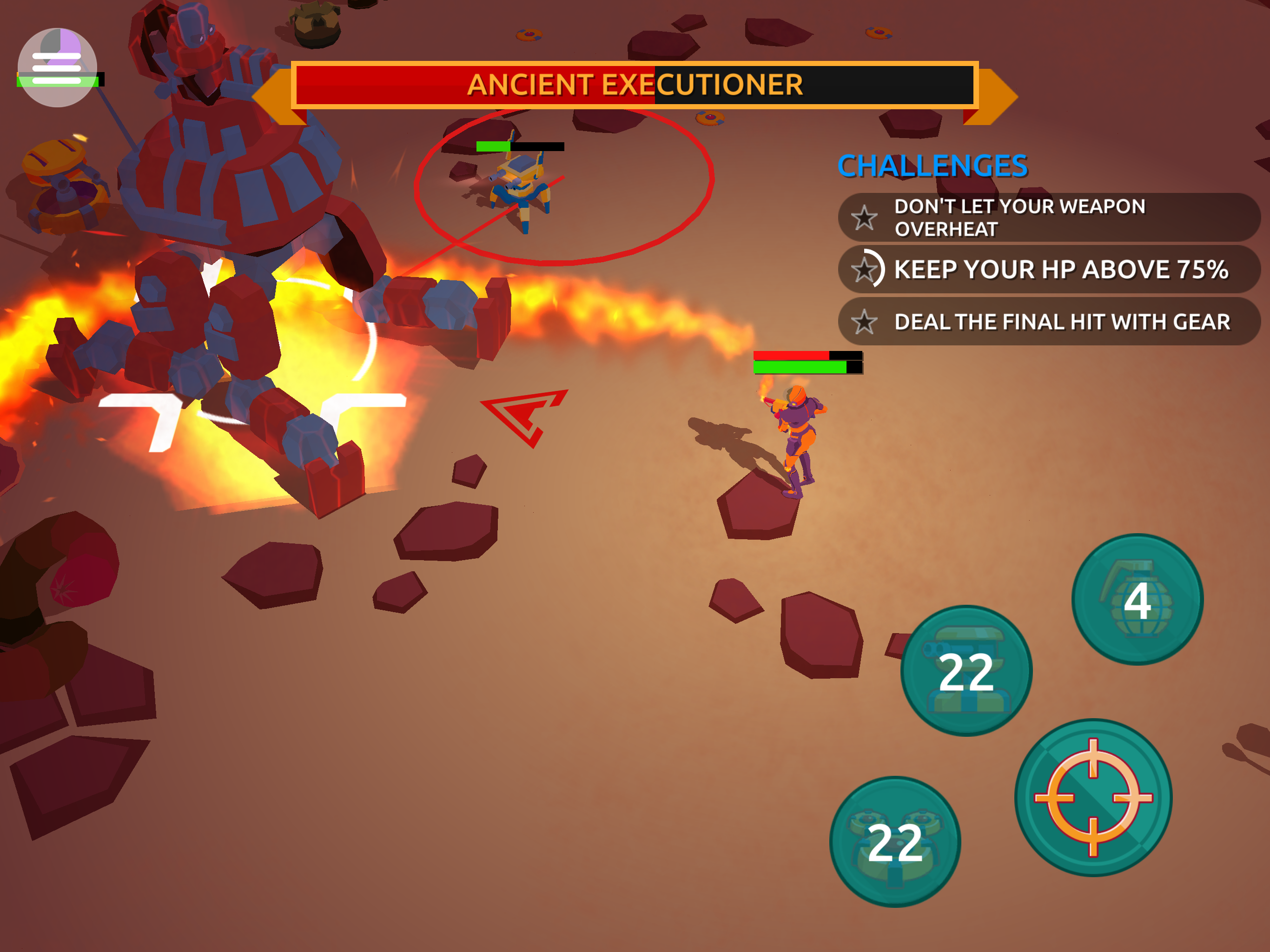
Task: Select the Final Hit With Gear challenge
Action: 1048,322
